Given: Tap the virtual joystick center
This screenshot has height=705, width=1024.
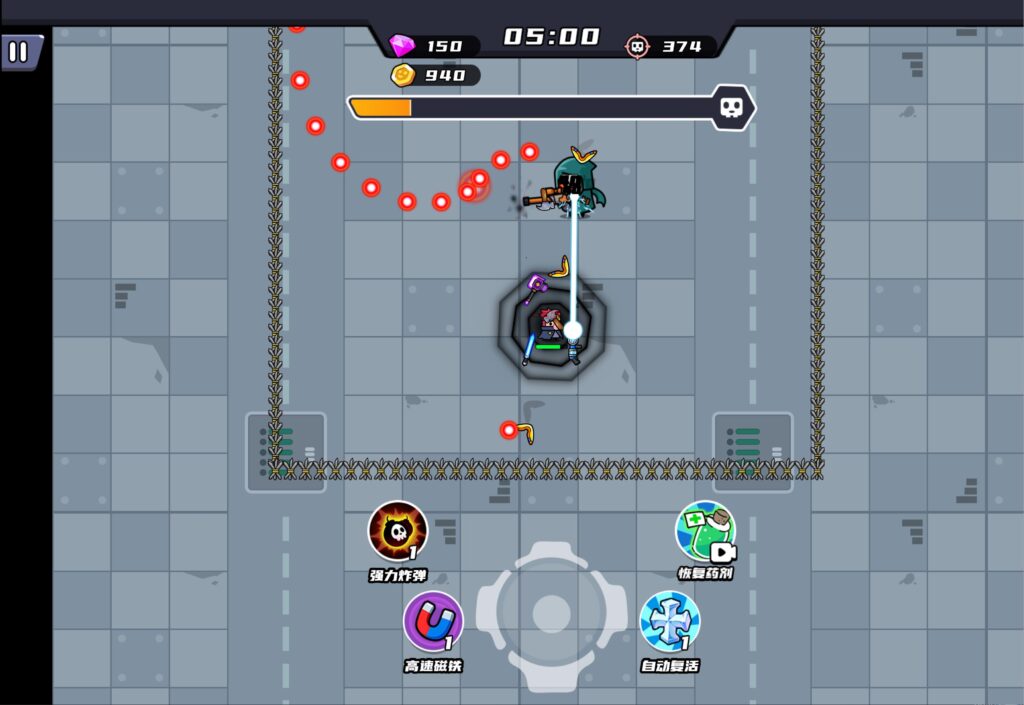Looking at the screenshot, I should [551, 614].
